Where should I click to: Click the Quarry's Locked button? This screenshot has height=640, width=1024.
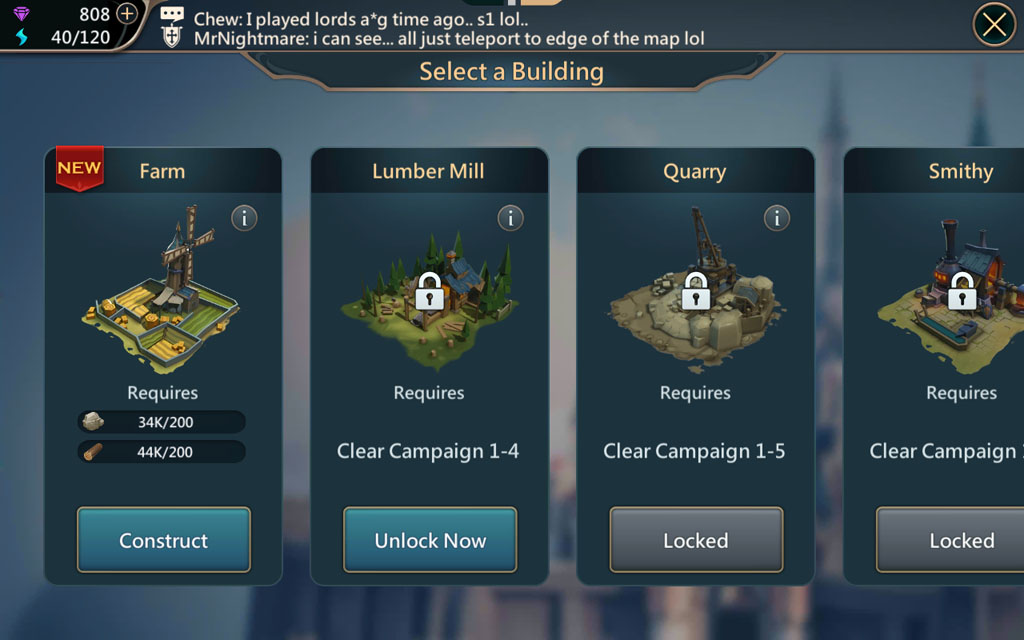click(696, 540)
